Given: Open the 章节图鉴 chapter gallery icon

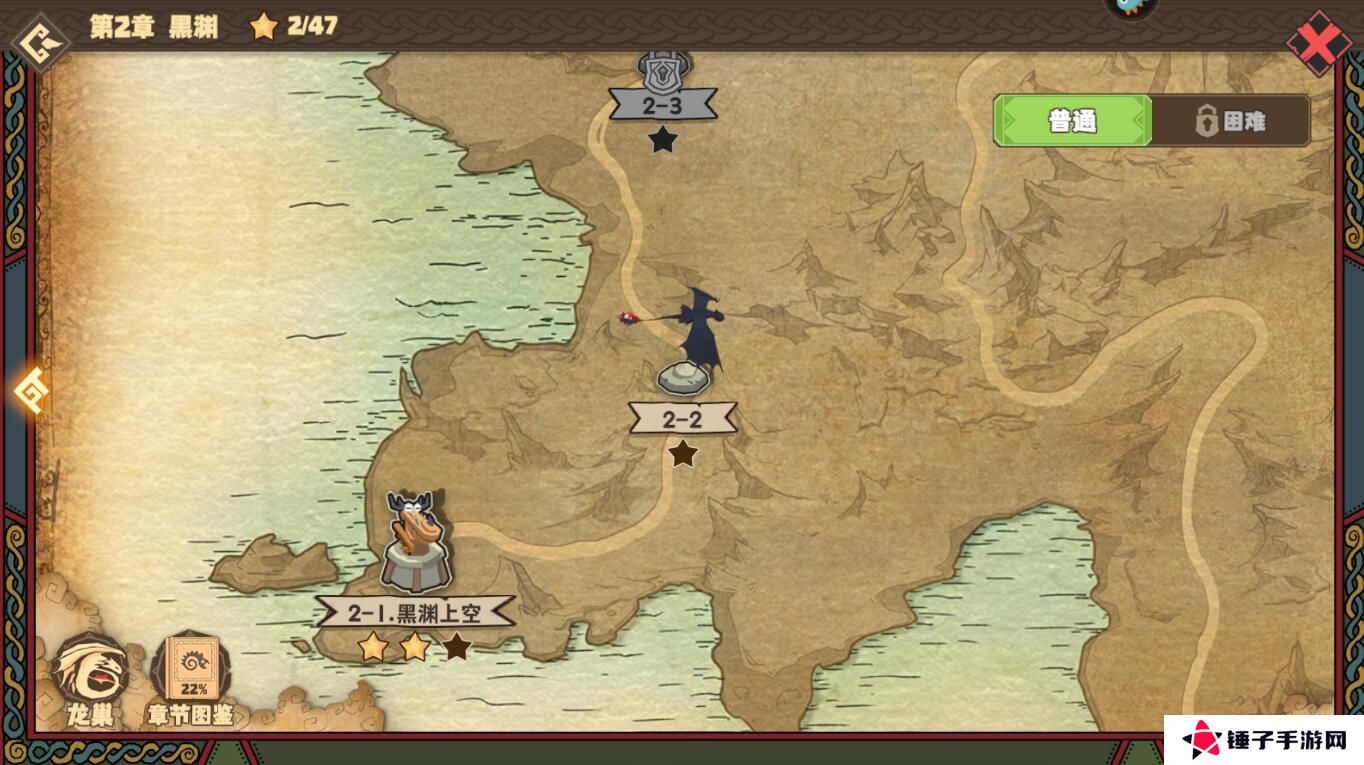Looking at the screenshot, I should (x=193, y=665).
